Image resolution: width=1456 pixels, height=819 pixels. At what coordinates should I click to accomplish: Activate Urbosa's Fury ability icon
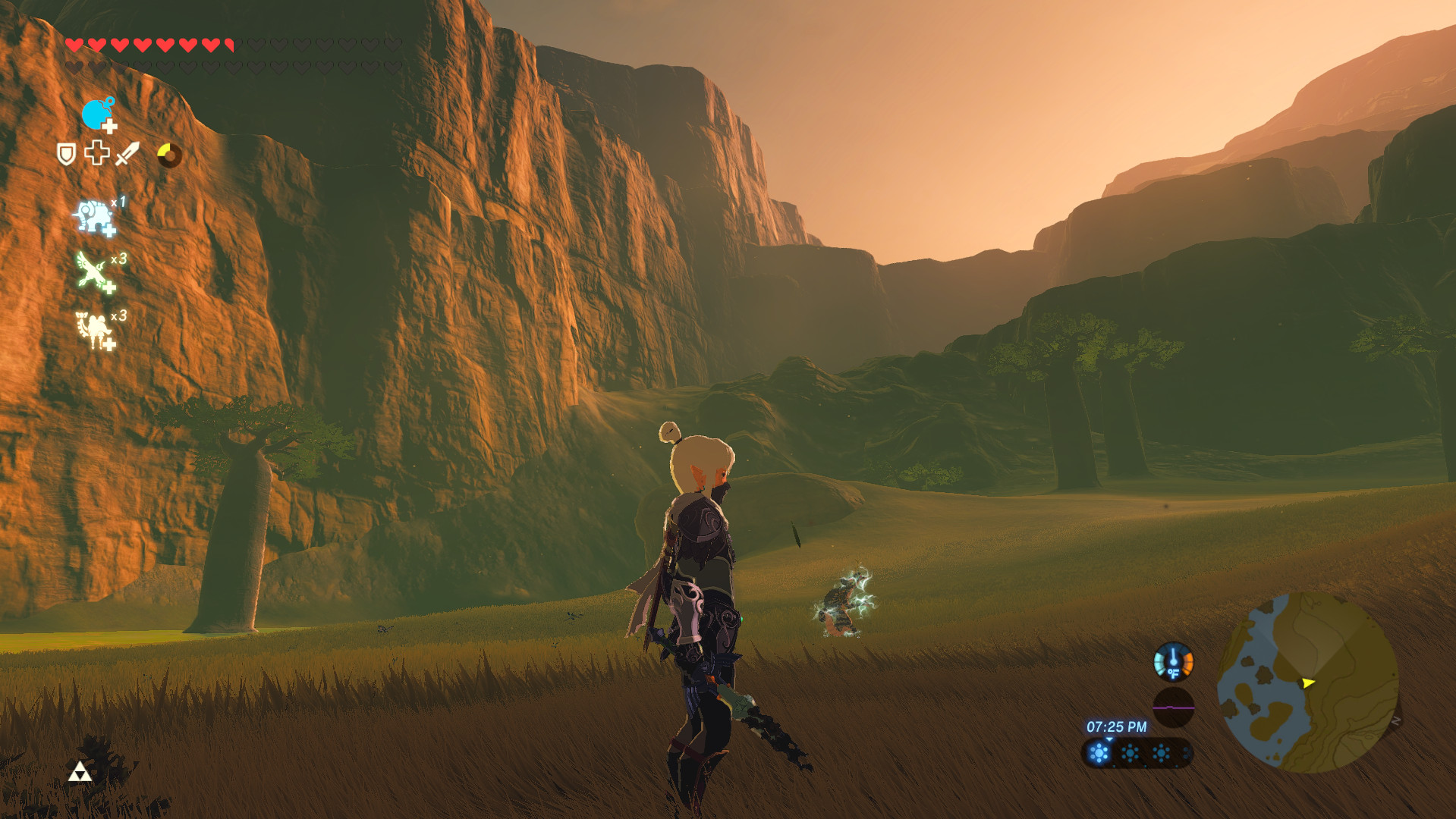click(x=93, y=328)
